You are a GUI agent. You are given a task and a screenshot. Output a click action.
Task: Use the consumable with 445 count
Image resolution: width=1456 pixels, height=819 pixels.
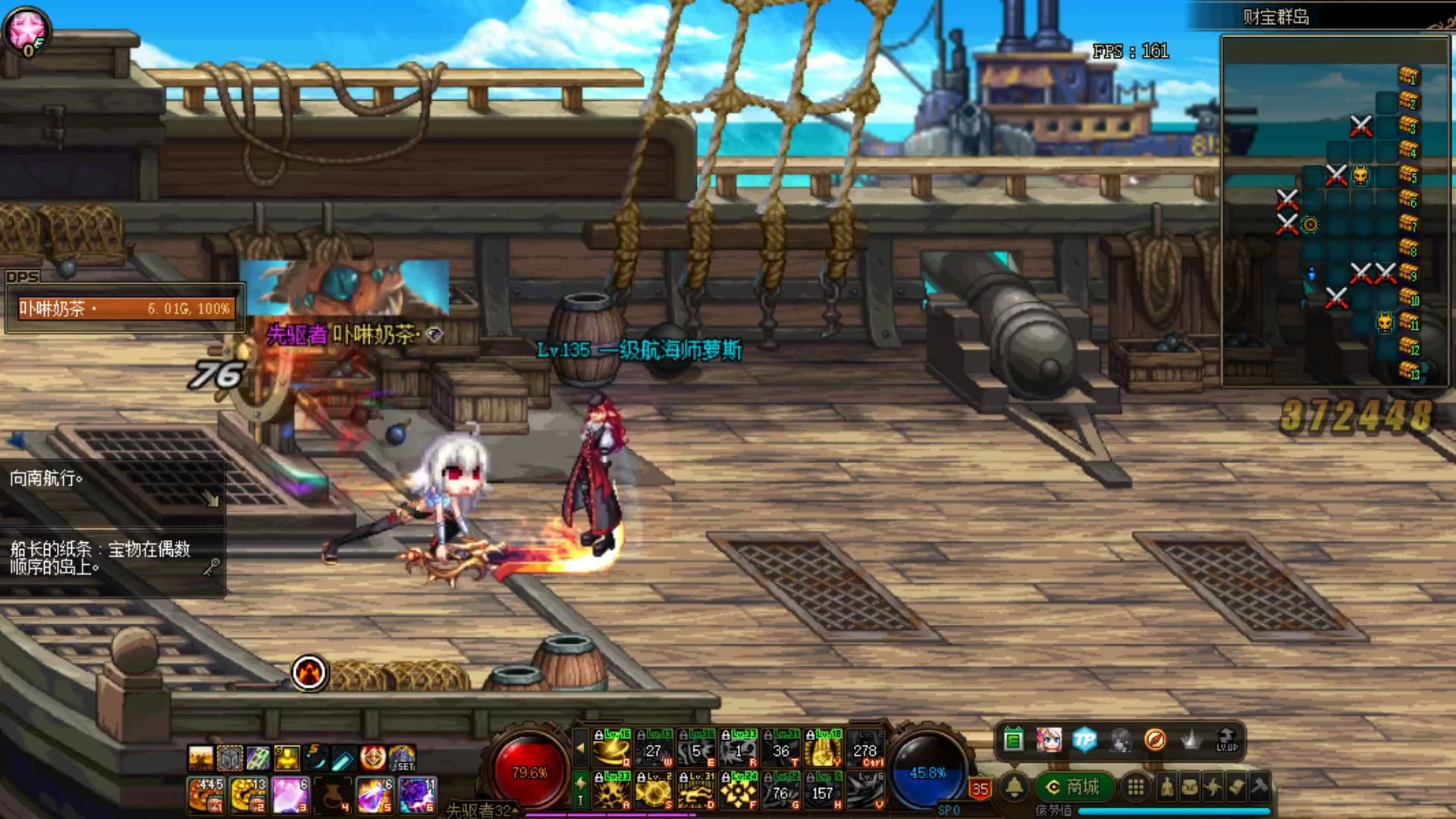[205, 795]
